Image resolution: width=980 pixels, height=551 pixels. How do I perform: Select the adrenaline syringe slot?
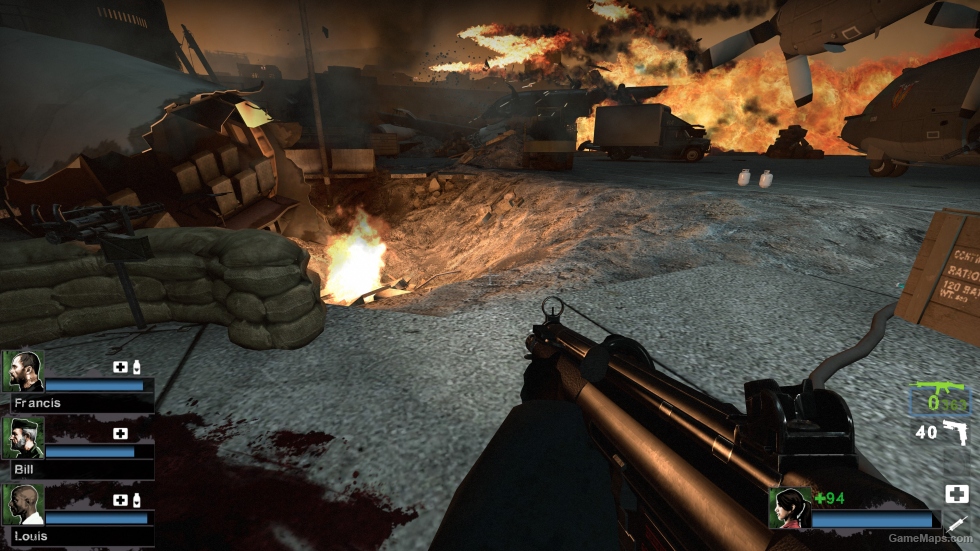pos(956,524)
